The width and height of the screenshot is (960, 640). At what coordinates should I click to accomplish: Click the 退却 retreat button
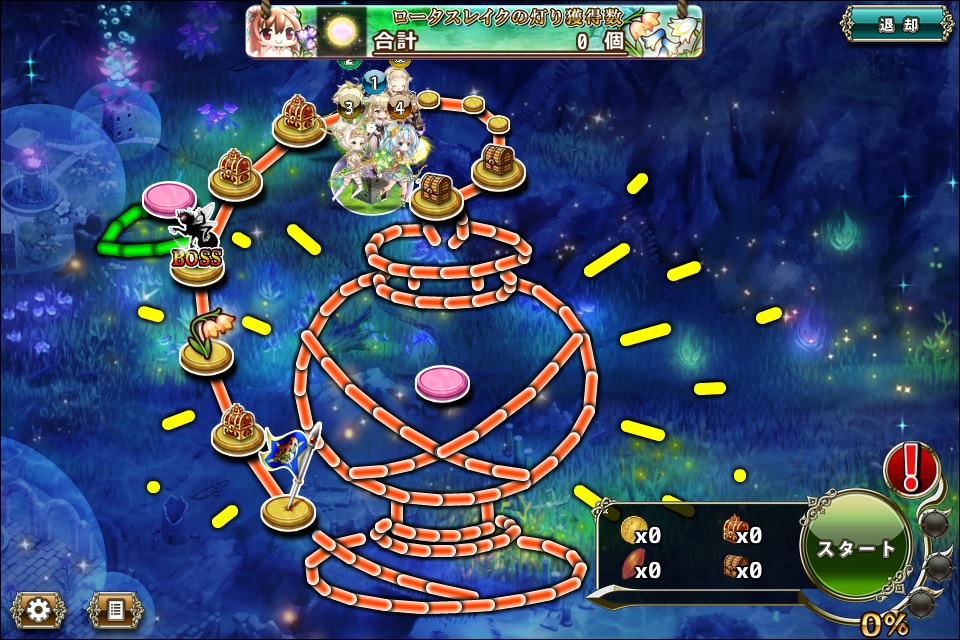click(x=895, y=24)
